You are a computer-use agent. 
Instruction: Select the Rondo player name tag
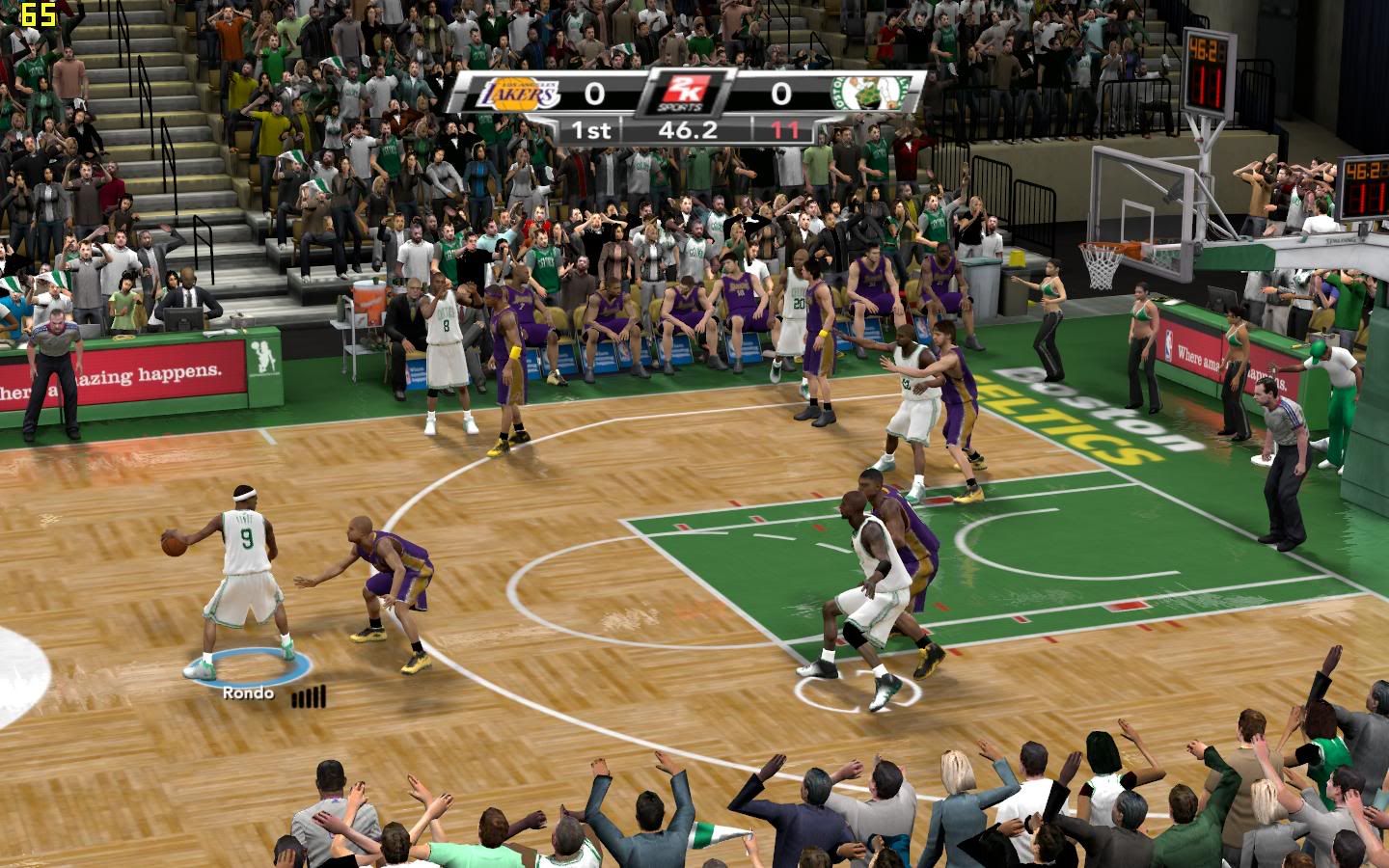point(248,692)
